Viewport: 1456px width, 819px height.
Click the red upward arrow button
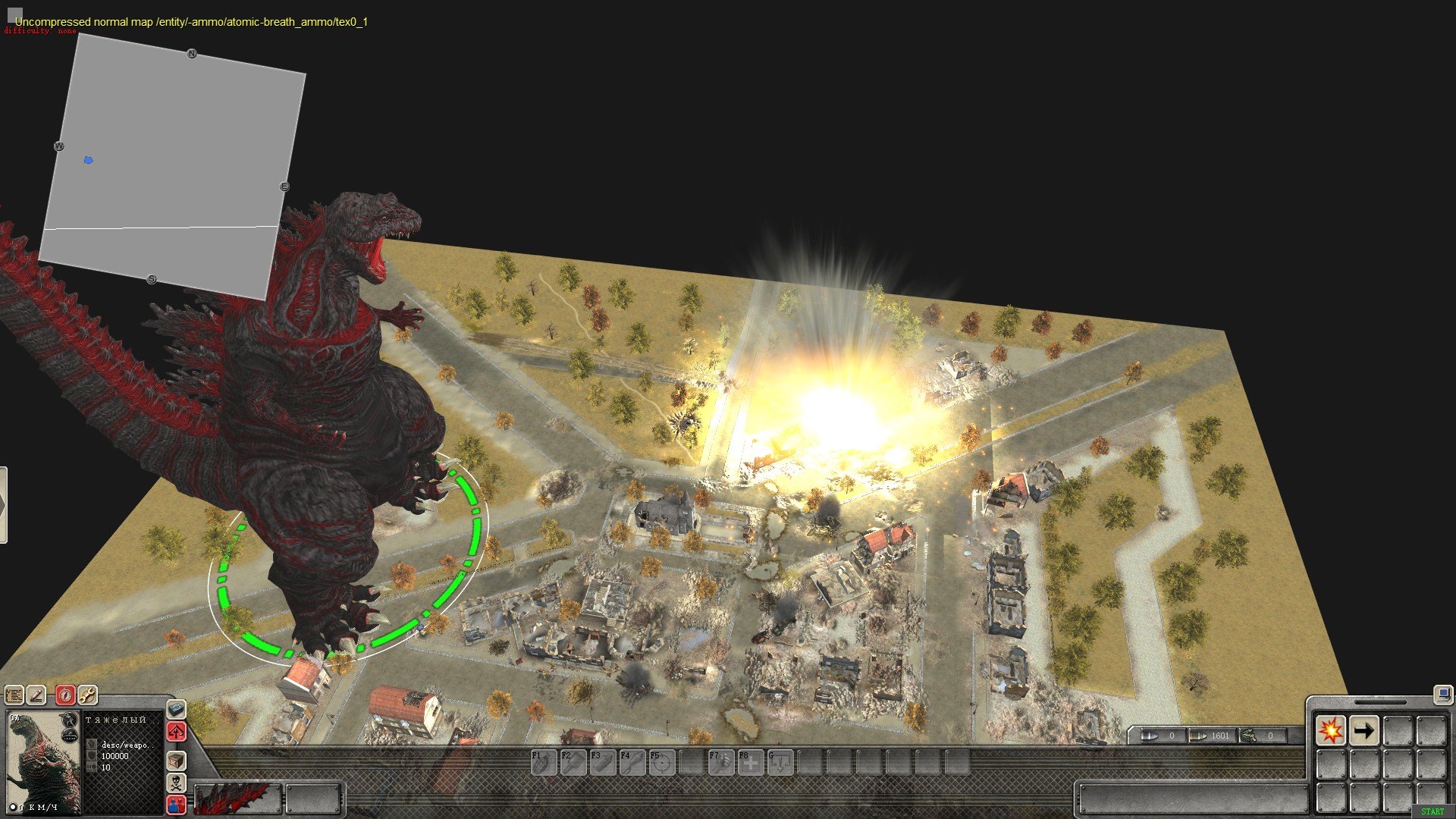tap(176, 733)
